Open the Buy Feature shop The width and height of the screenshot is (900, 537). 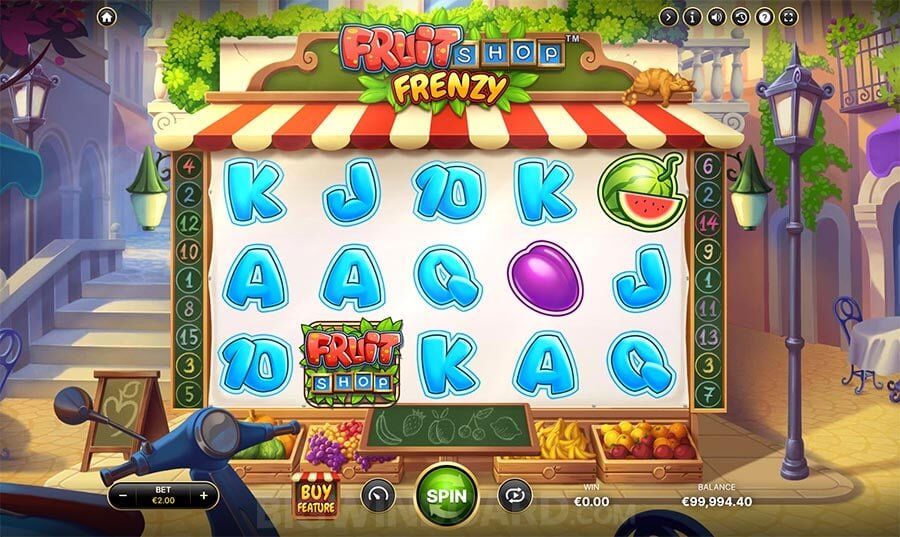(x=315, y=494)
